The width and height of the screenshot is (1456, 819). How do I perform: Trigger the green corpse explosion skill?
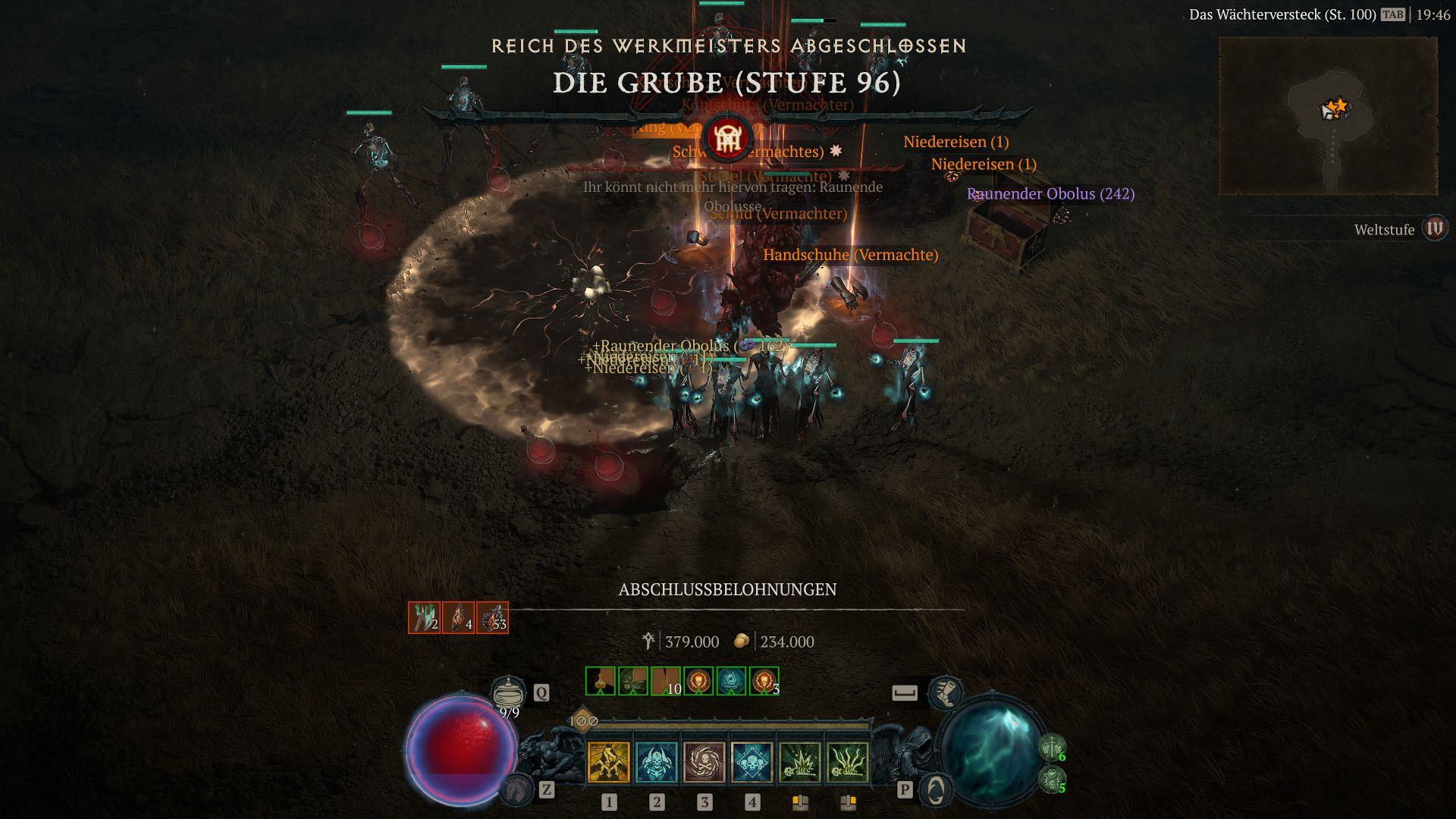pos(800,761)
